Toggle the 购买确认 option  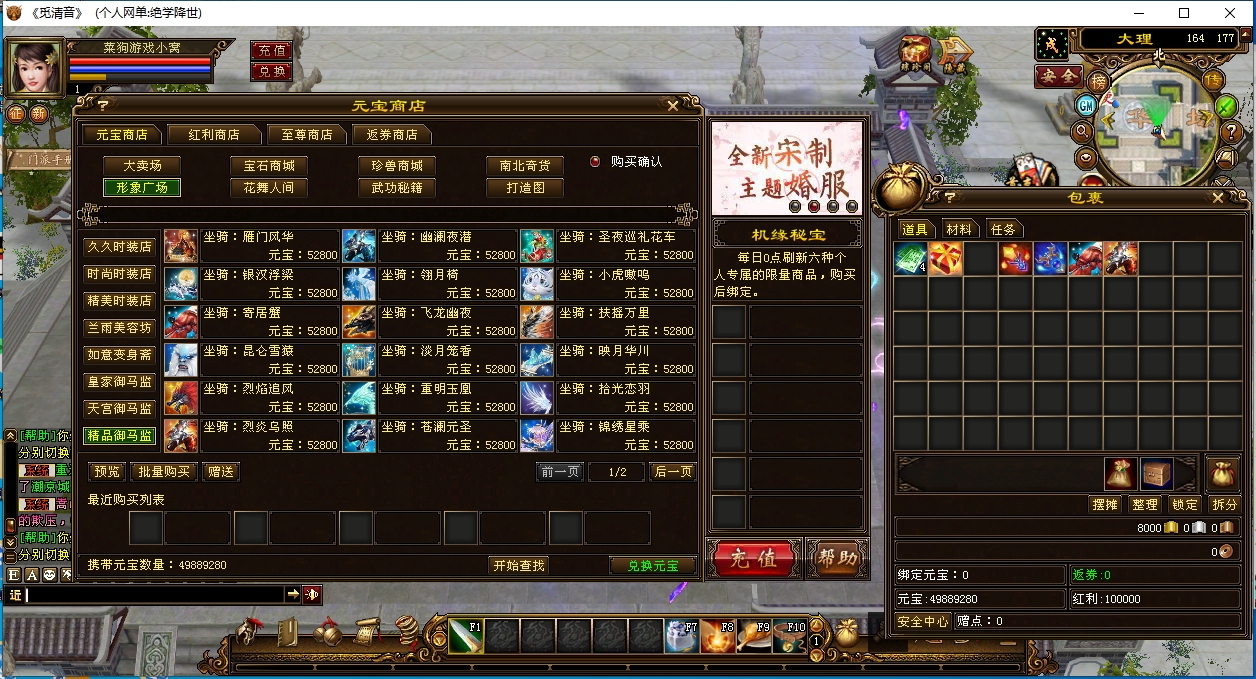pyautogui.click(x=595, y=161)
